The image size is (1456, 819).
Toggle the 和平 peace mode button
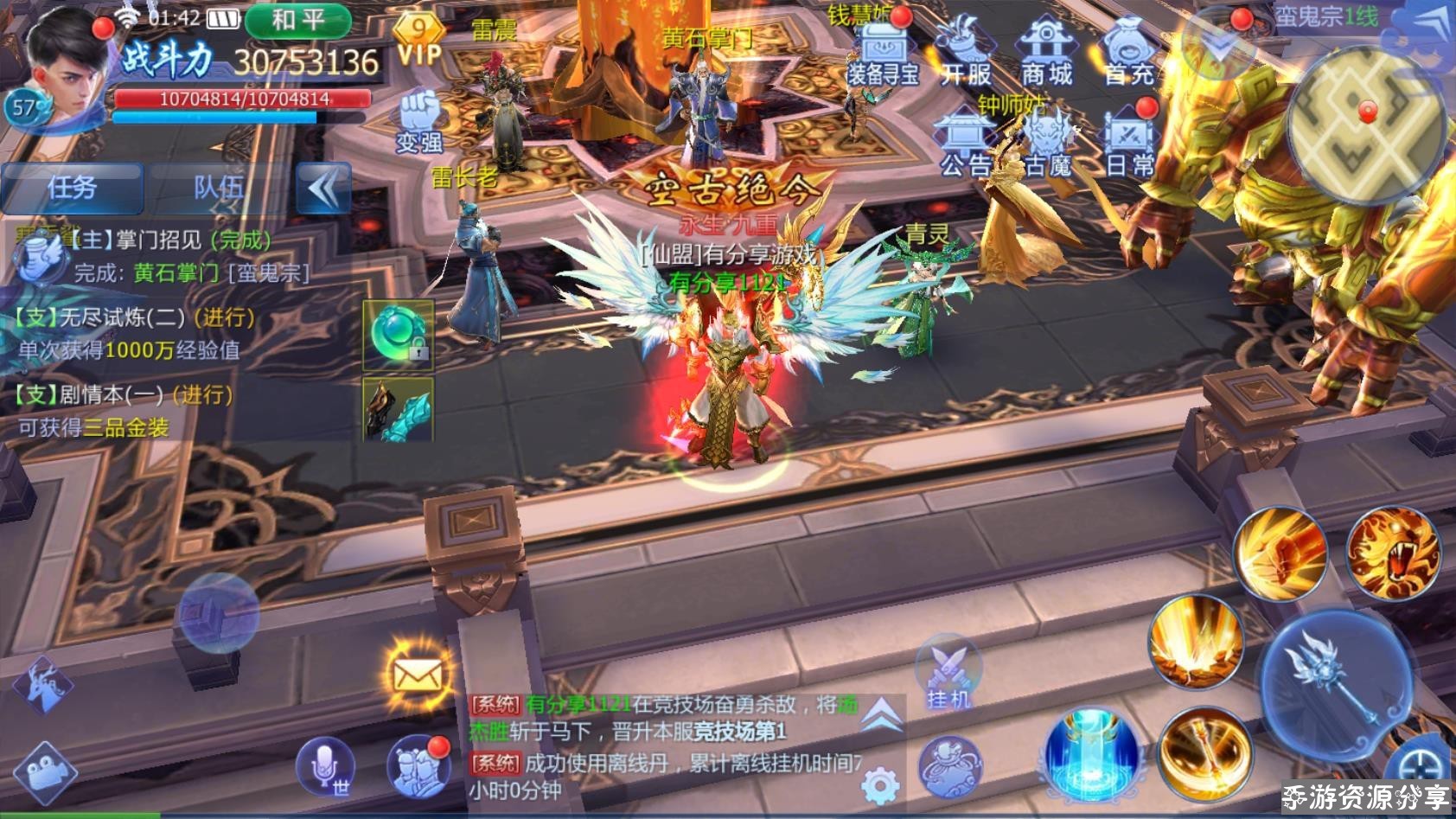pyautogui.click(x=297, y=20)
